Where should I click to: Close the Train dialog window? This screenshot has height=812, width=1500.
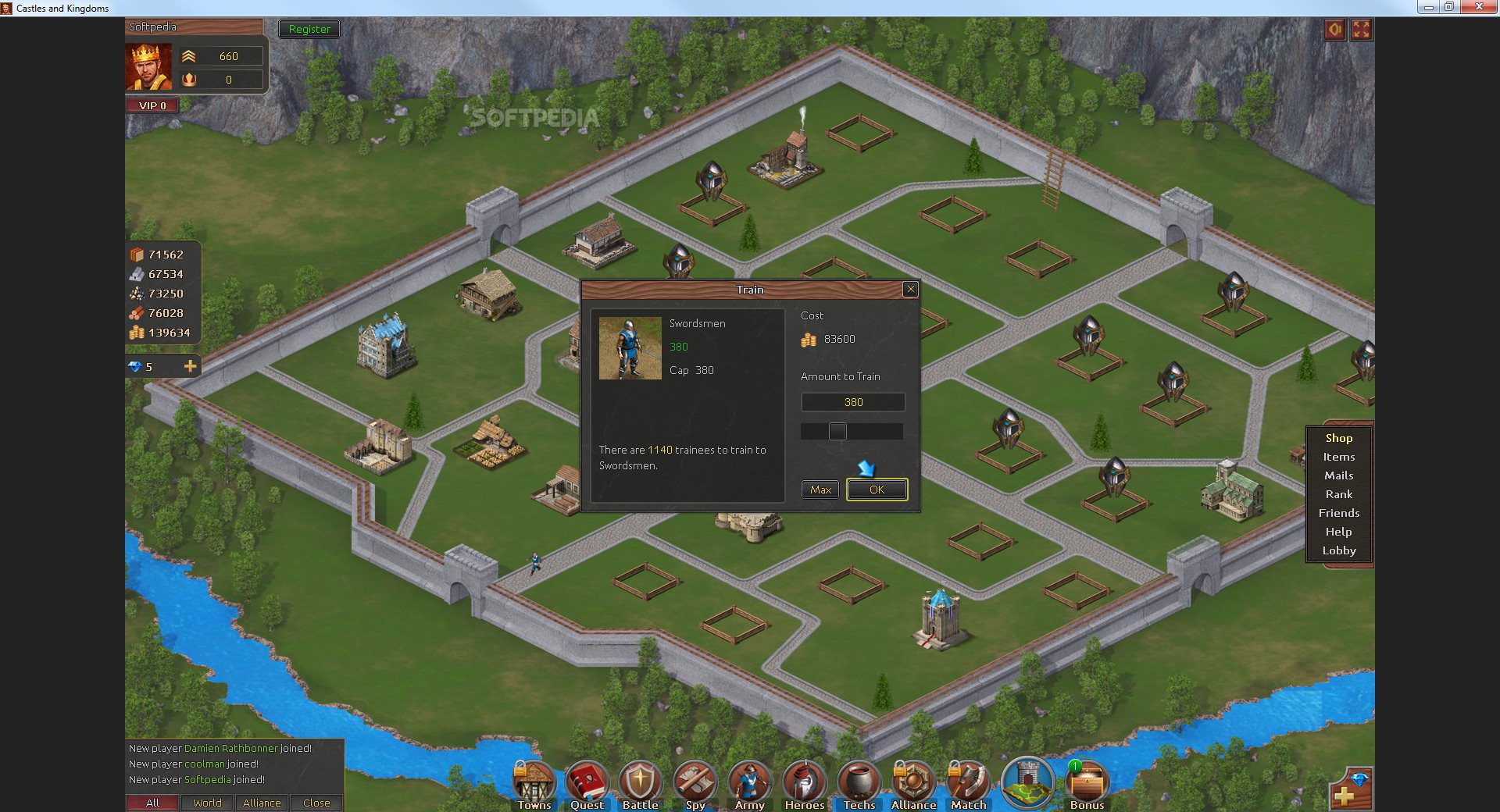tap(910, 290)
